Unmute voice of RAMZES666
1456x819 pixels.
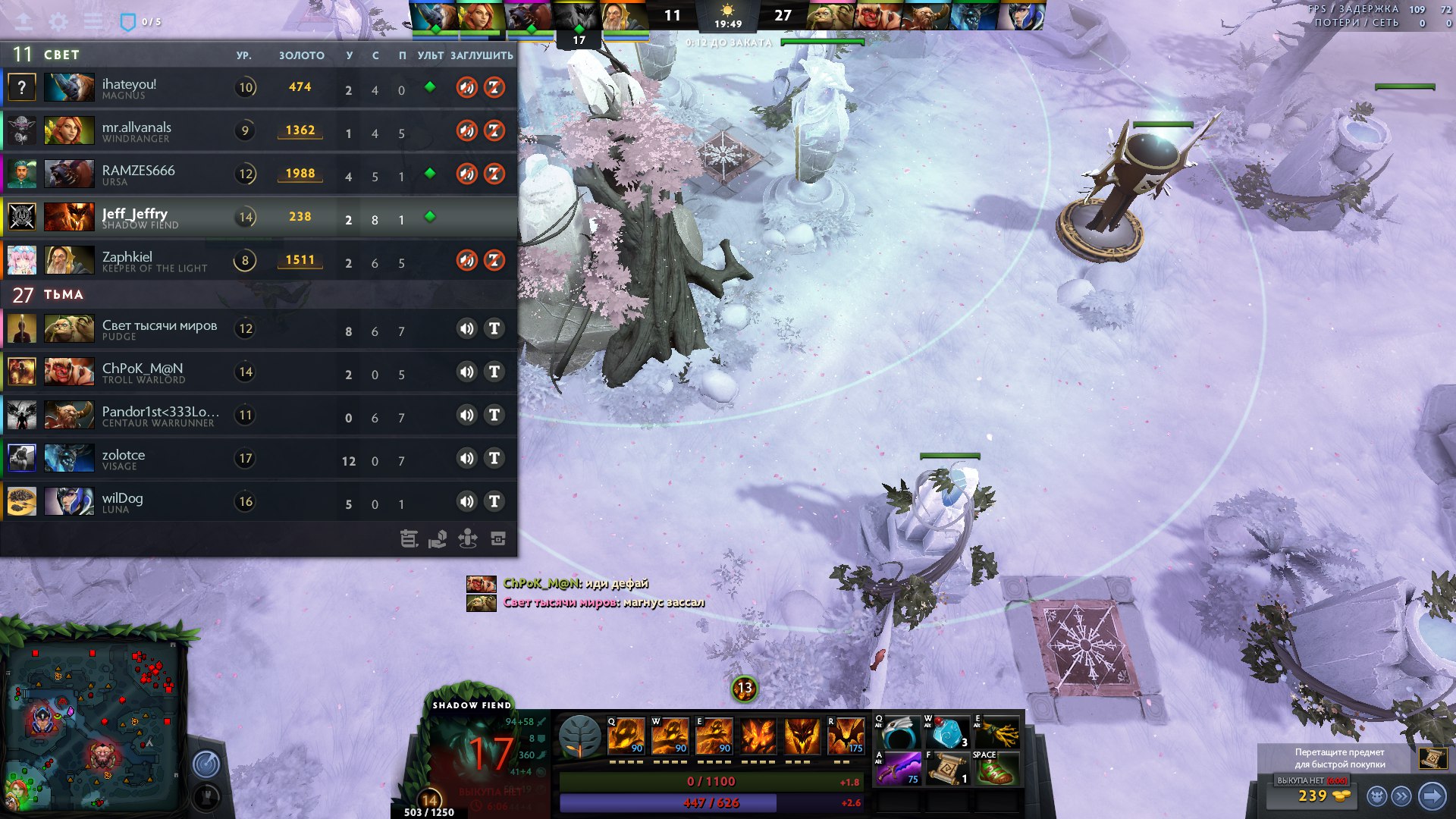tap(466, 174)
